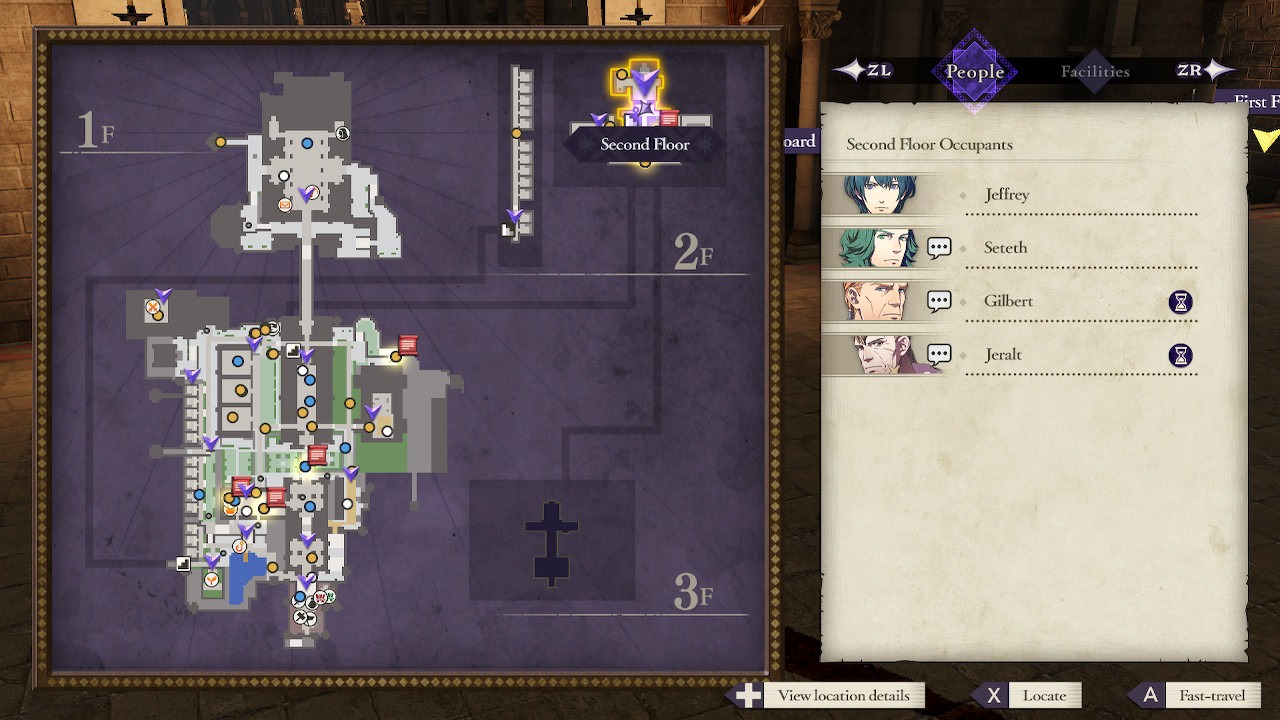The image size is (1280, 720).
Task: Click the chat bubble next to Jeralt
Action: [938, 352]
